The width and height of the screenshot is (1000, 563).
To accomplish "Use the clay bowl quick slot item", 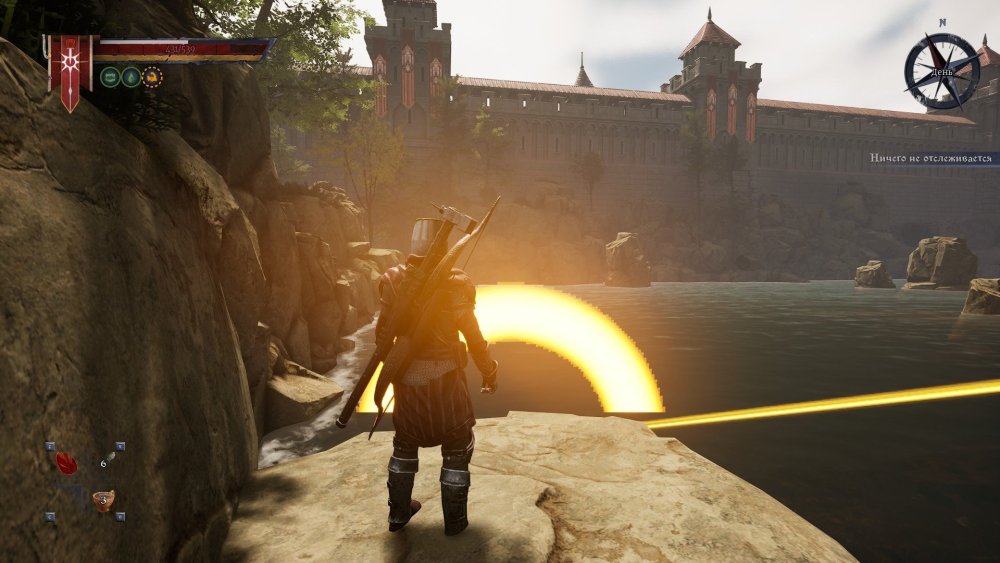I will pos(103,499).
